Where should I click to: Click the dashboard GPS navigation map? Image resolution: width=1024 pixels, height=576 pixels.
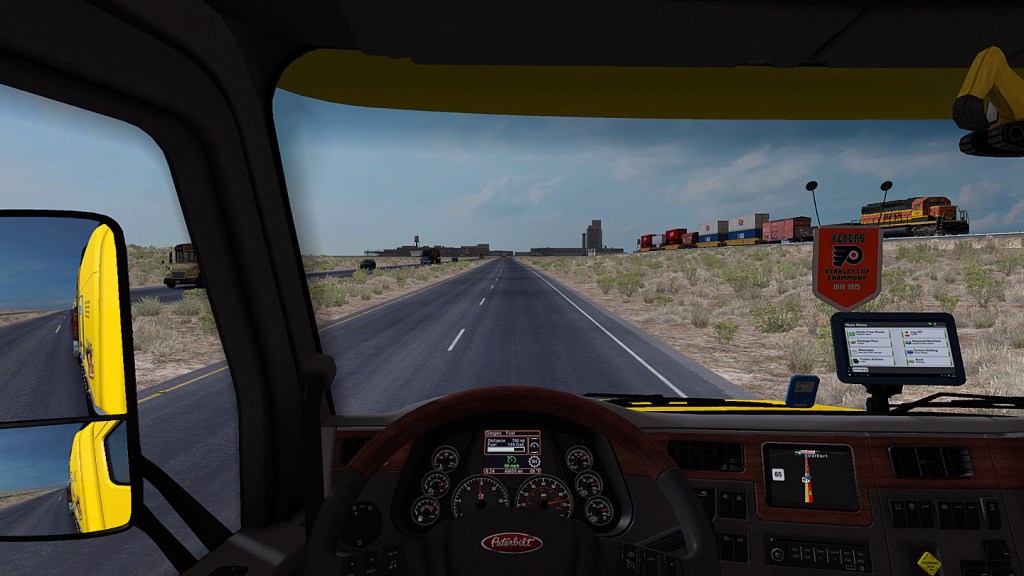pyautogui.click(x=809, y=477)
